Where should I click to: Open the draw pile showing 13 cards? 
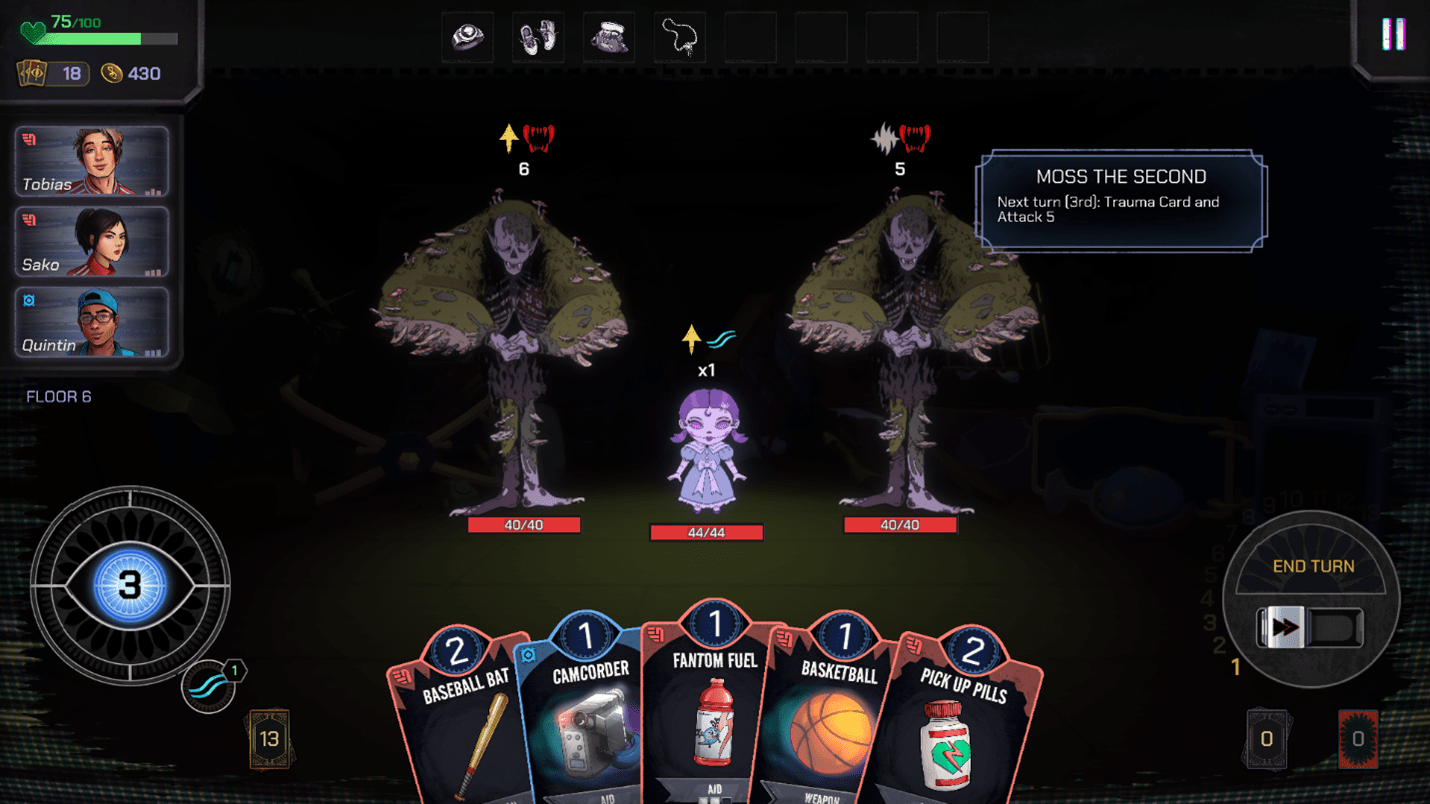[x=268, y=737]
